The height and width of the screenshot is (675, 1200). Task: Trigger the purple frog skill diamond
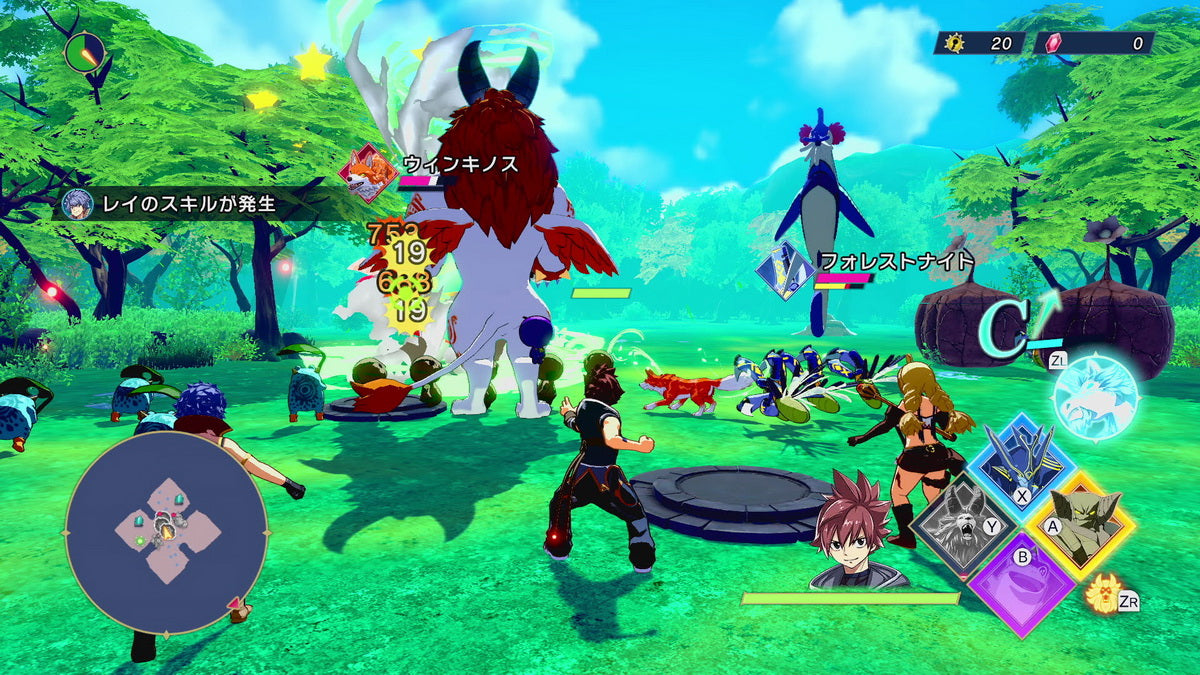pyautogui.click(x=1019, y=586)
